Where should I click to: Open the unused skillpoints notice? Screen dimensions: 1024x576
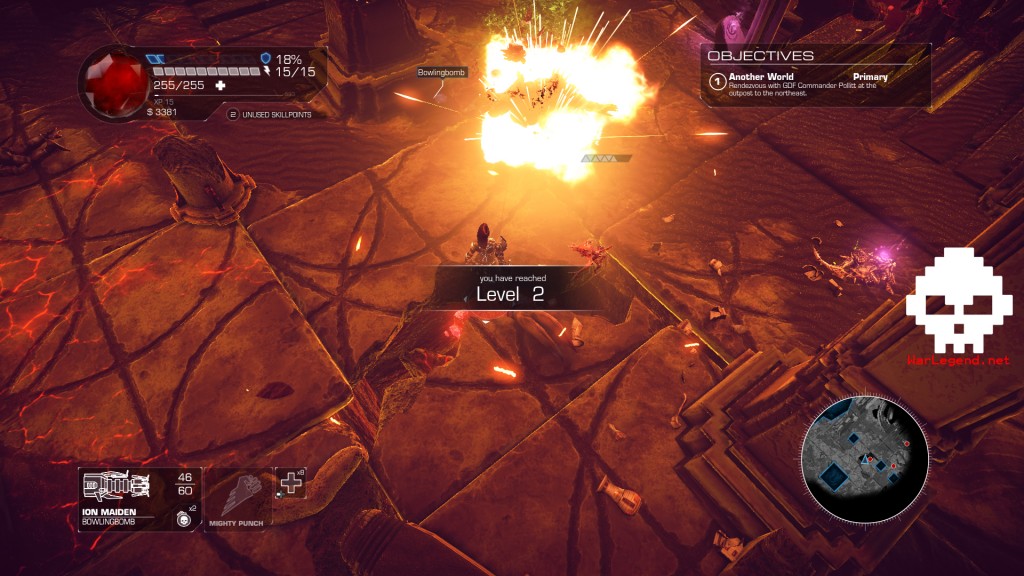coord(270,115)
